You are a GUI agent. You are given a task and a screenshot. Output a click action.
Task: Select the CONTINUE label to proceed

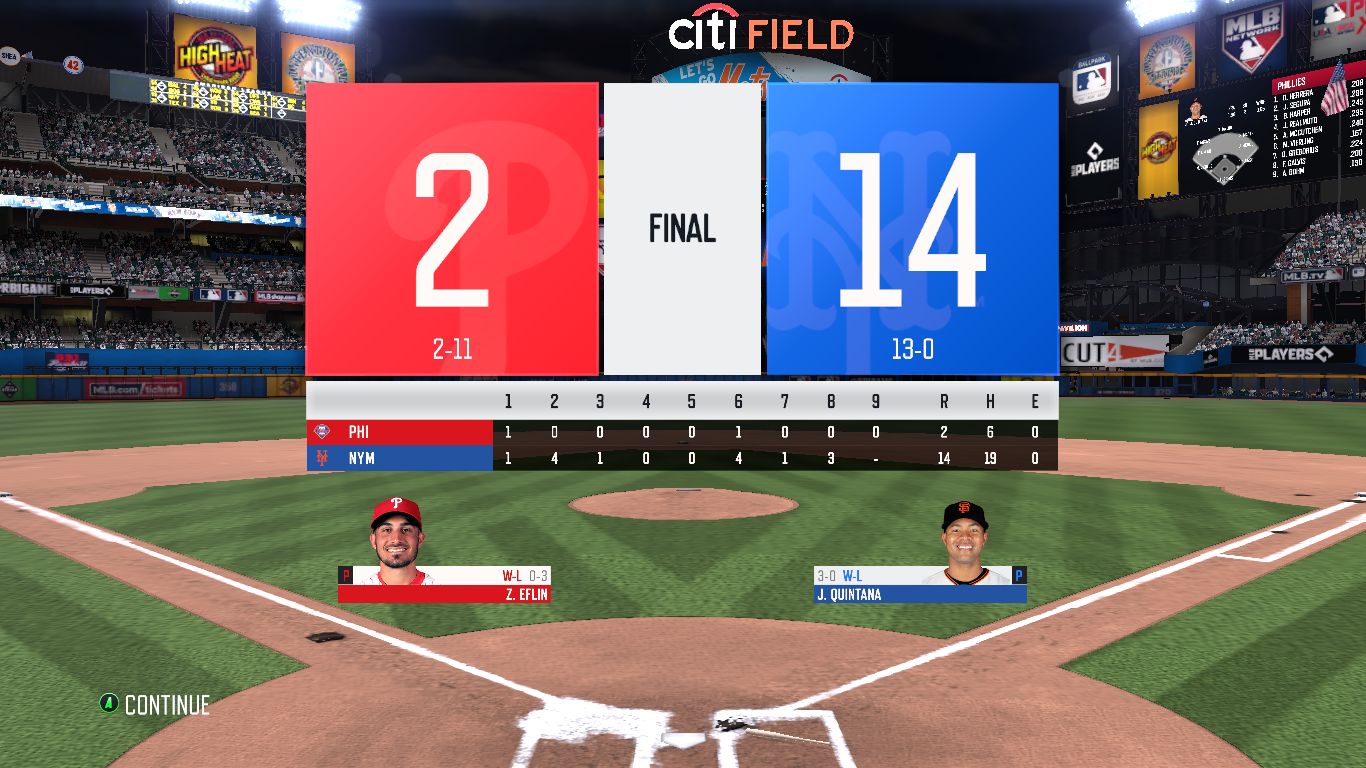click(166, 705)
